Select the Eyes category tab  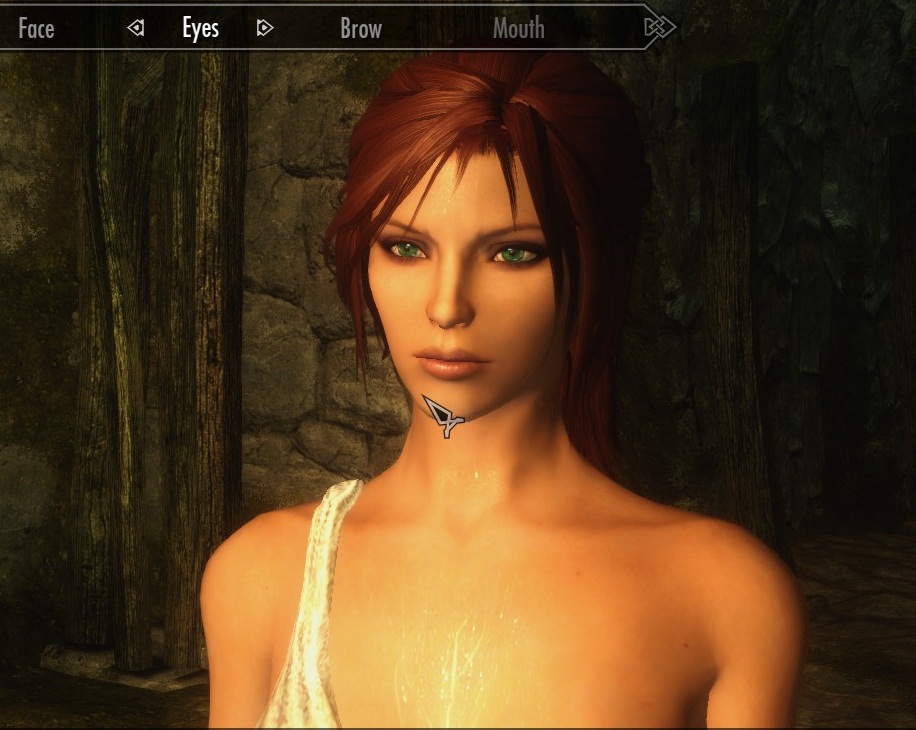click(x=200, y=29)
